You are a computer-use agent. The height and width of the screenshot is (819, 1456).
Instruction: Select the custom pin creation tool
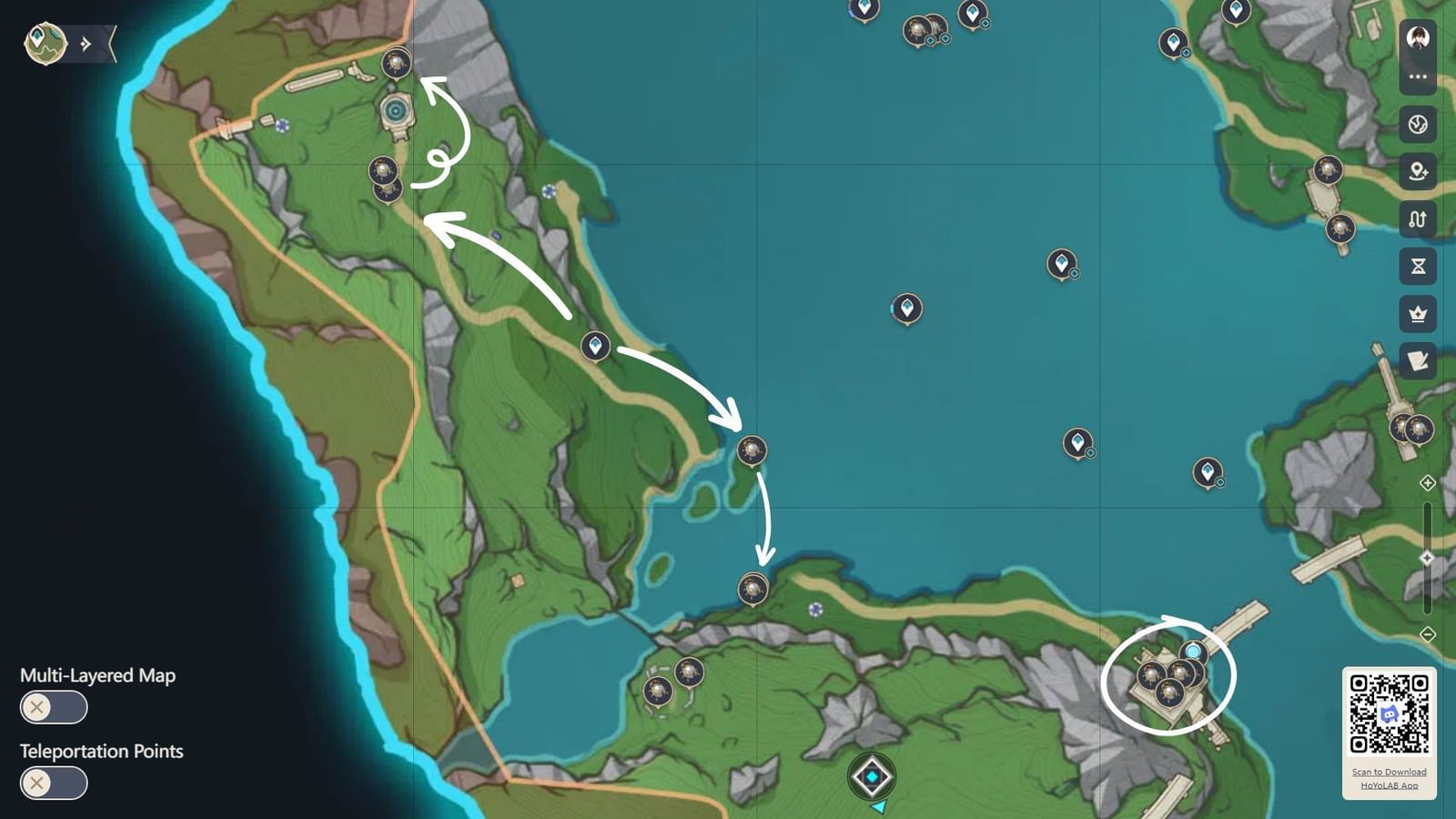tap(1417, 171)
